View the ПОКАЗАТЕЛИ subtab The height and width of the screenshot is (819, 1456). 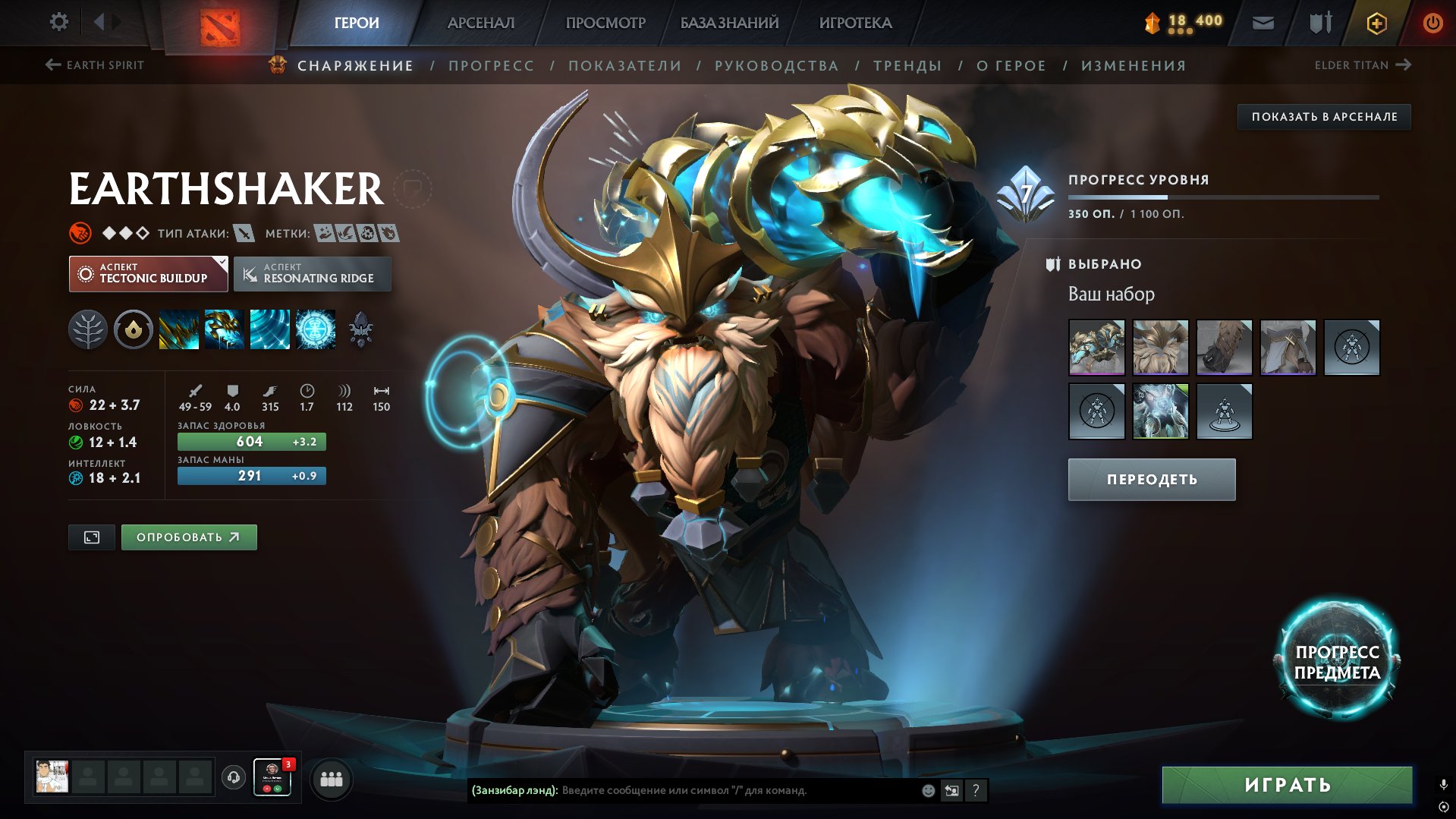coord(624,66)
